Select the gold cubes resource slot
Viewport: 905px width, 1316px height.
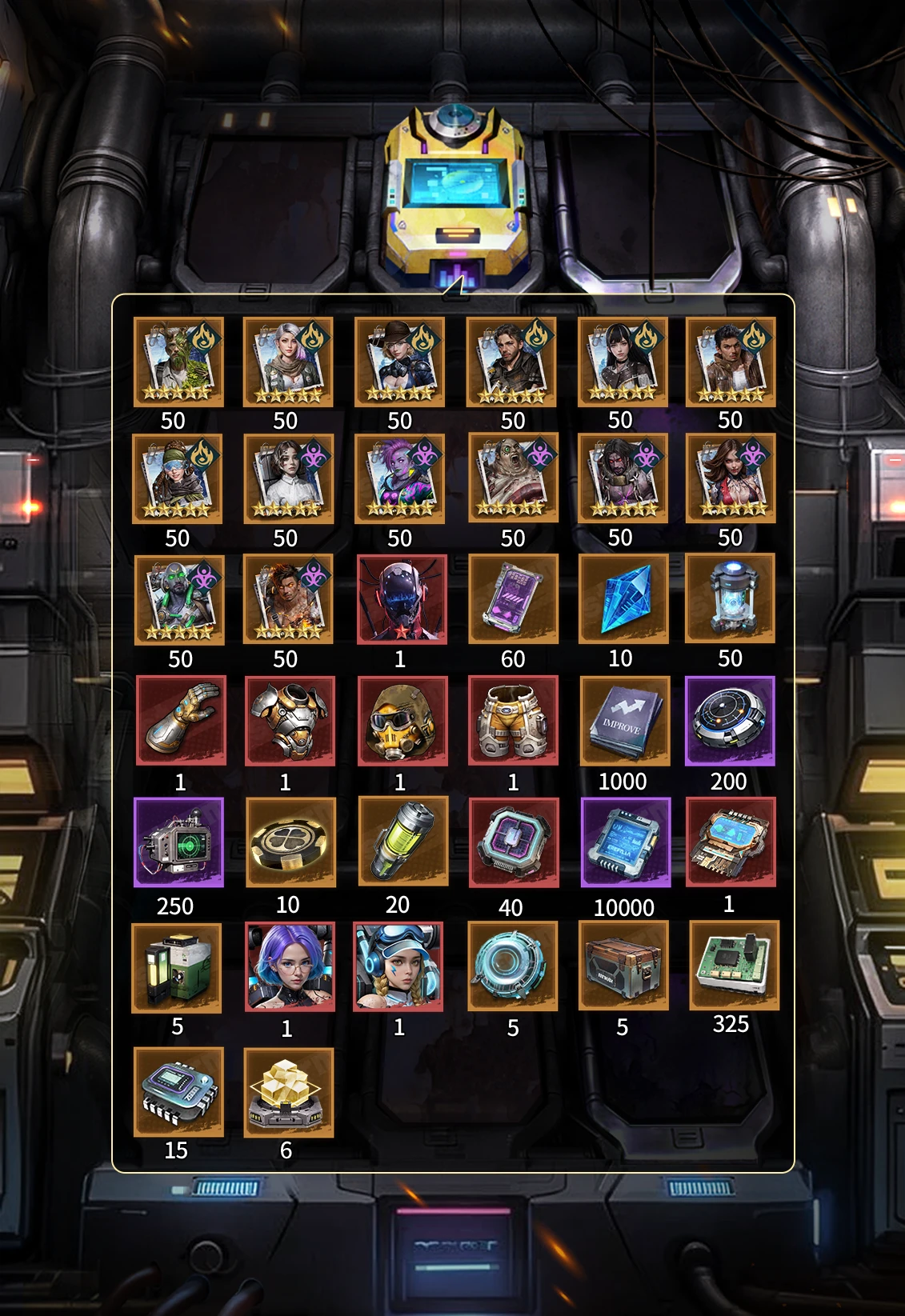[288, 1093]
